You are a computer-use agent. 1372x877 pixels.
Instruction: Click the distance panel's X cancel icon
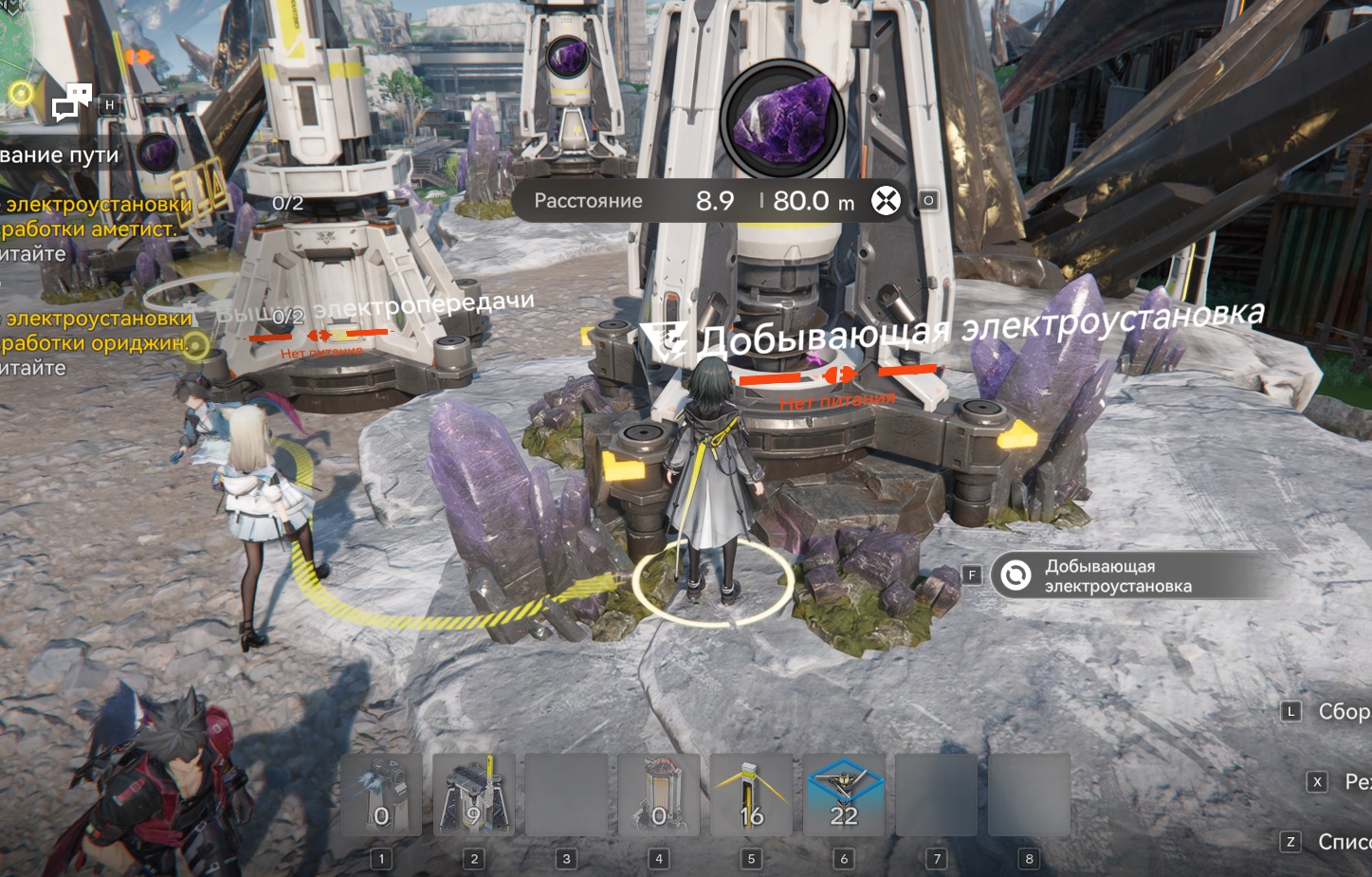[886, 201]
